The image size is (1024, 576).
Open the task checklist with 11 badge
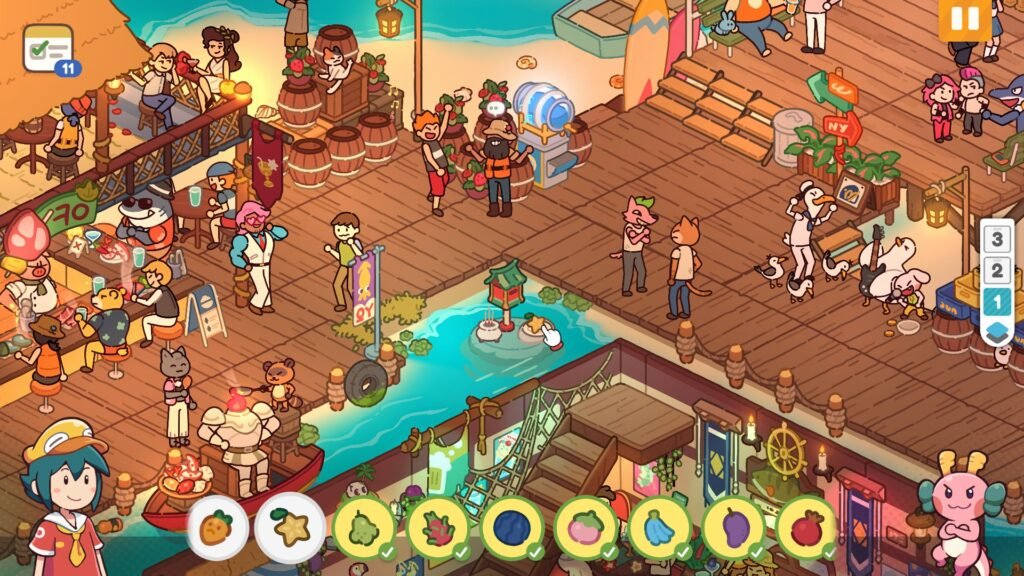48,48
